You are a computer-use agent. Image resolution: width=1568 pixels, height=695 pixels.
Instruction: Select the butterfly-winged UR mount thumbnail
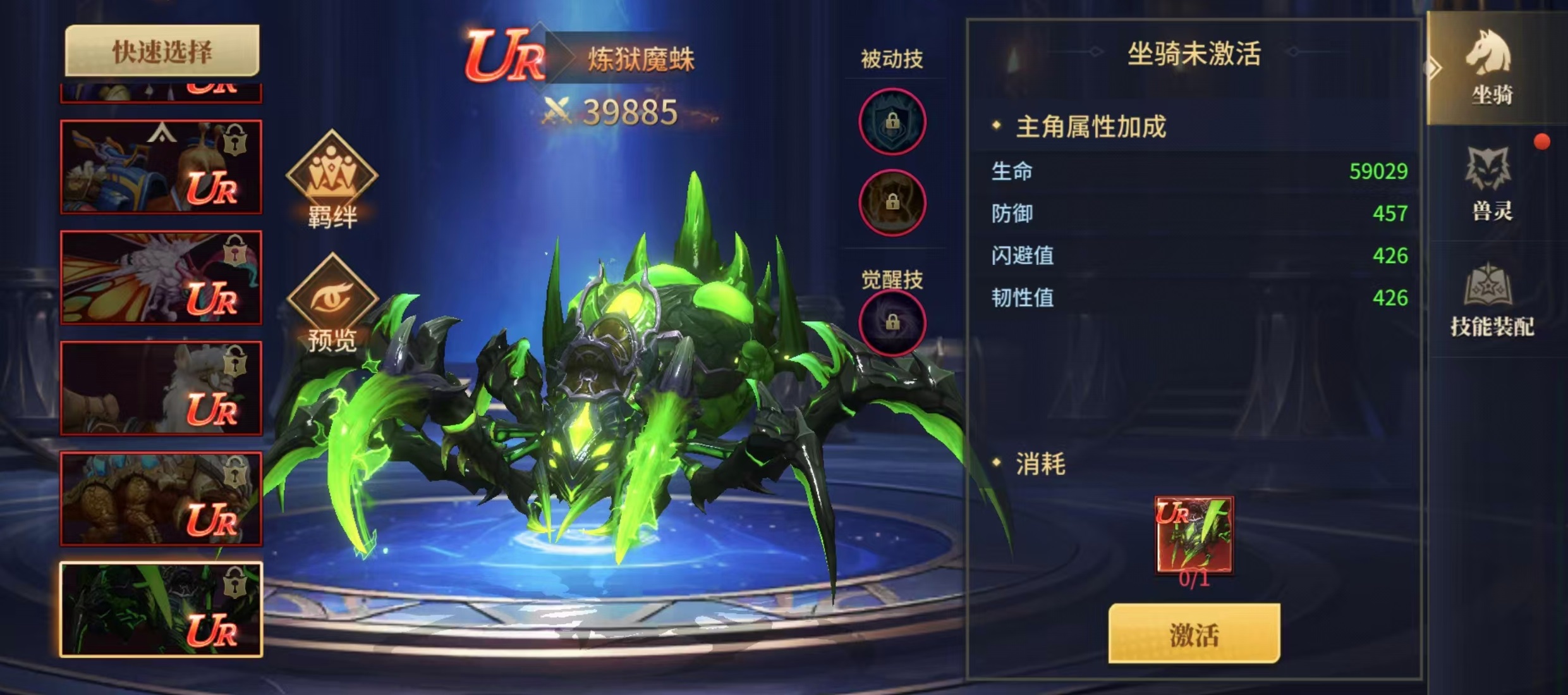161,278
